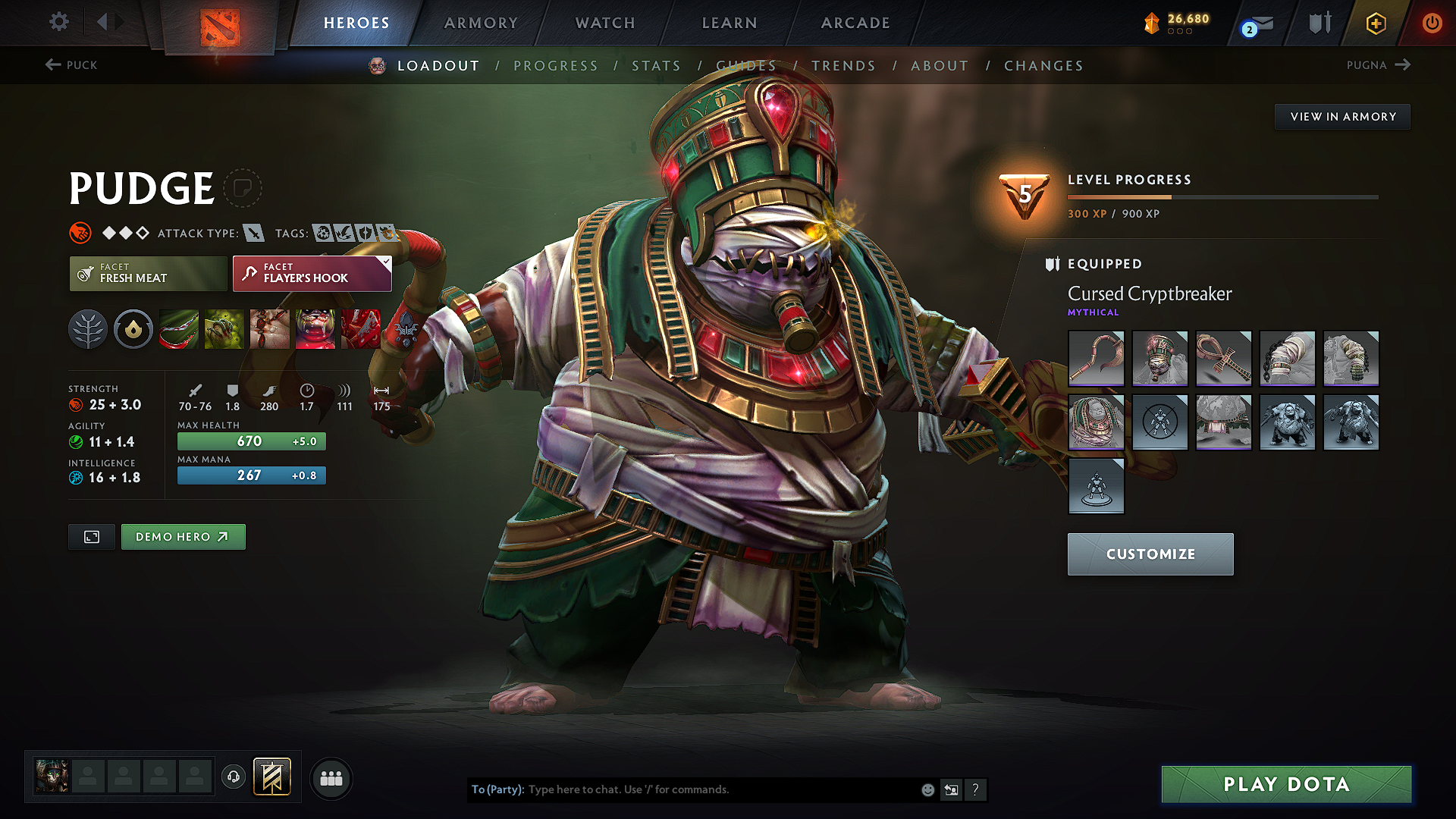Exit the game with the power button

point(1432,23)
